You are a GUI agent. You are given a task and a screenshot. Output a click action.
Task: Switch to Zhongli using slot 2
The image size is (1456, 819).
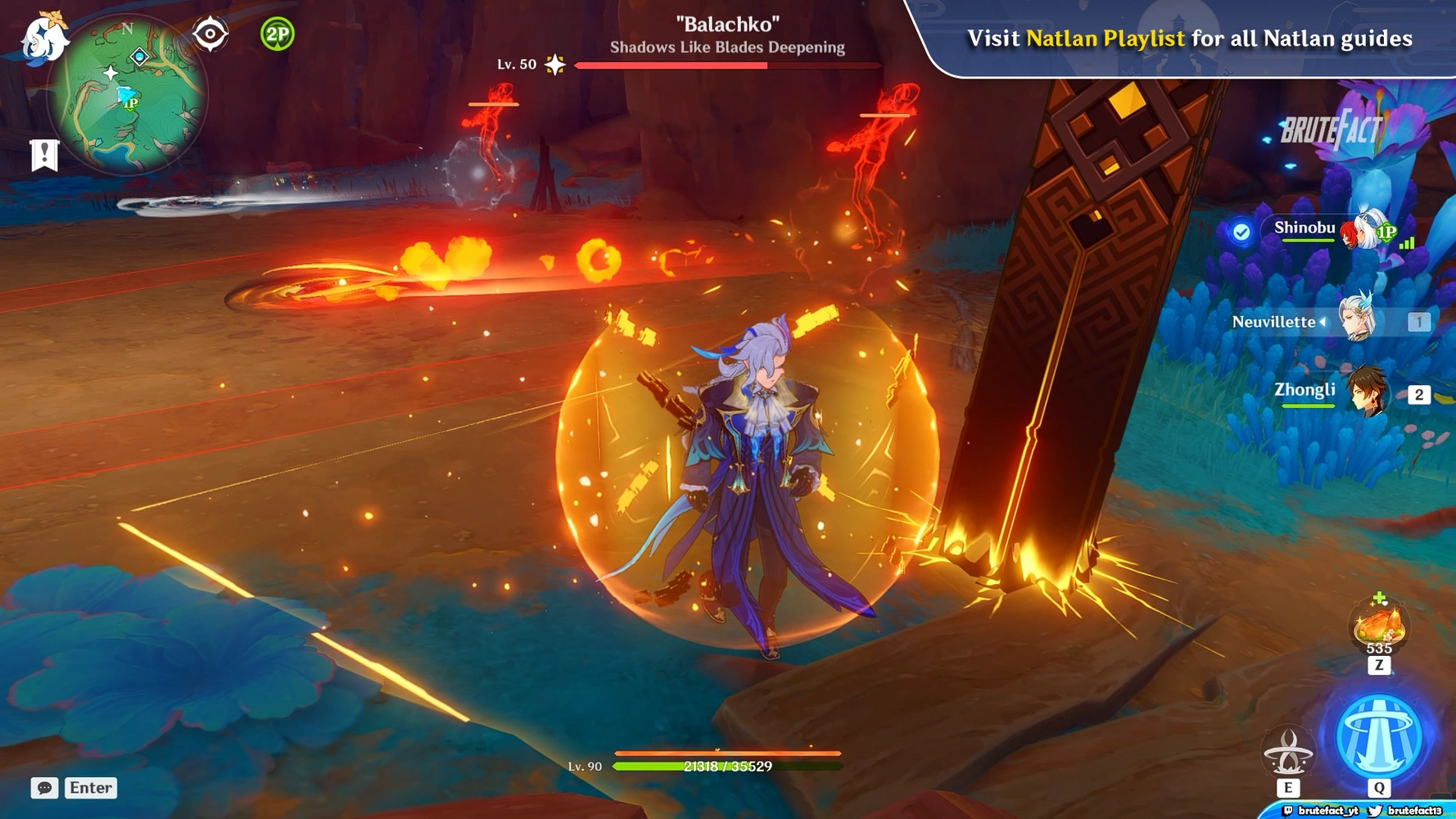(1420, 393)
